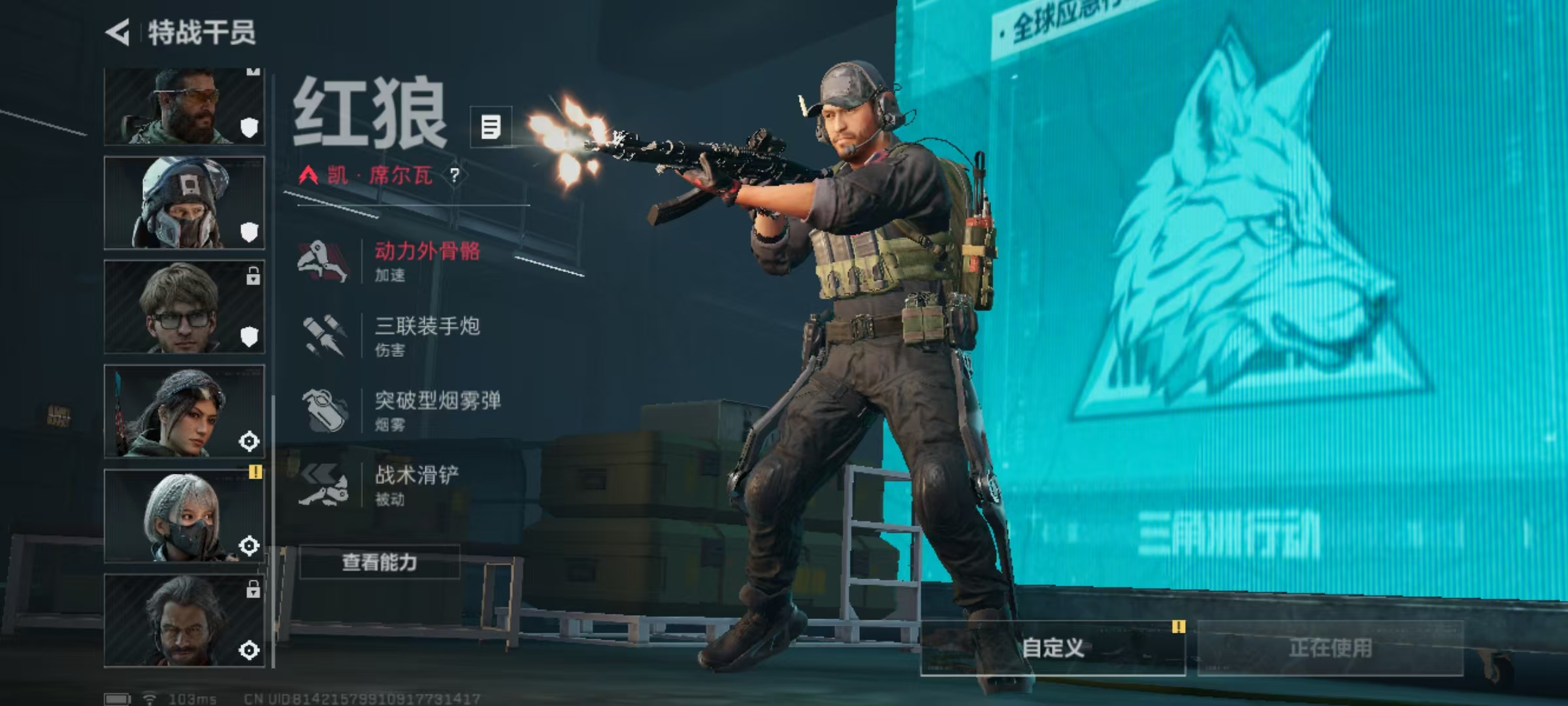Open the 查看能力 button
Image resolution: width=1568 pixels, height=706 pixels.
click(x=380, y=562)
